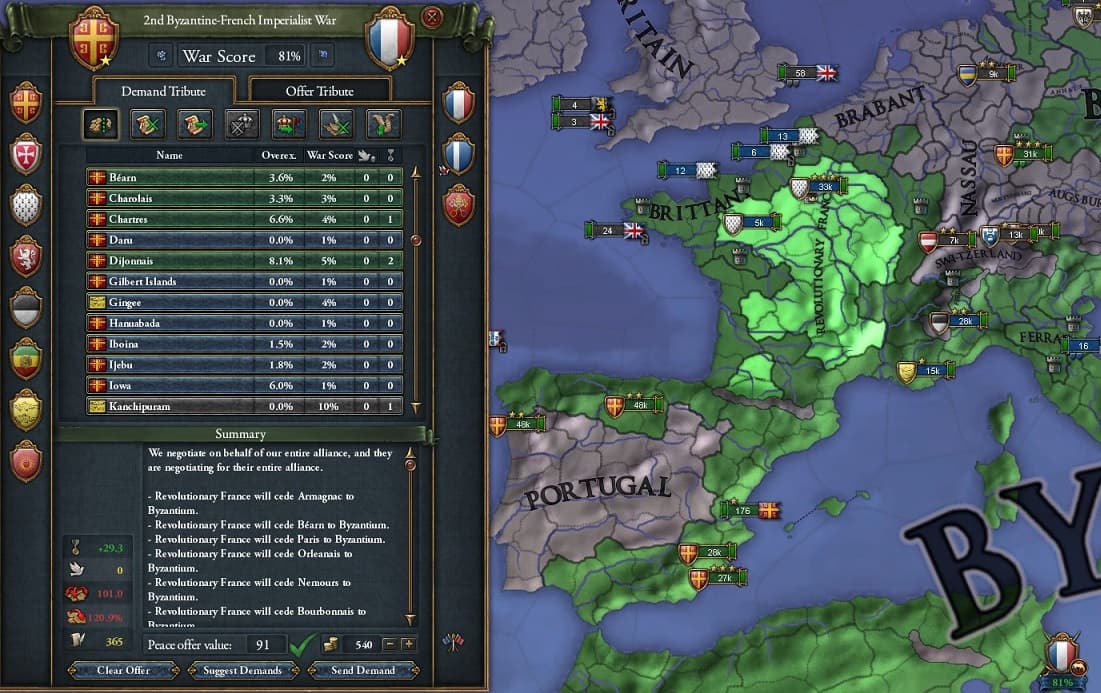Select the Demand Tribute tab
The width and height of the screenshot is (1101, 693).
(x=163, y=91)
